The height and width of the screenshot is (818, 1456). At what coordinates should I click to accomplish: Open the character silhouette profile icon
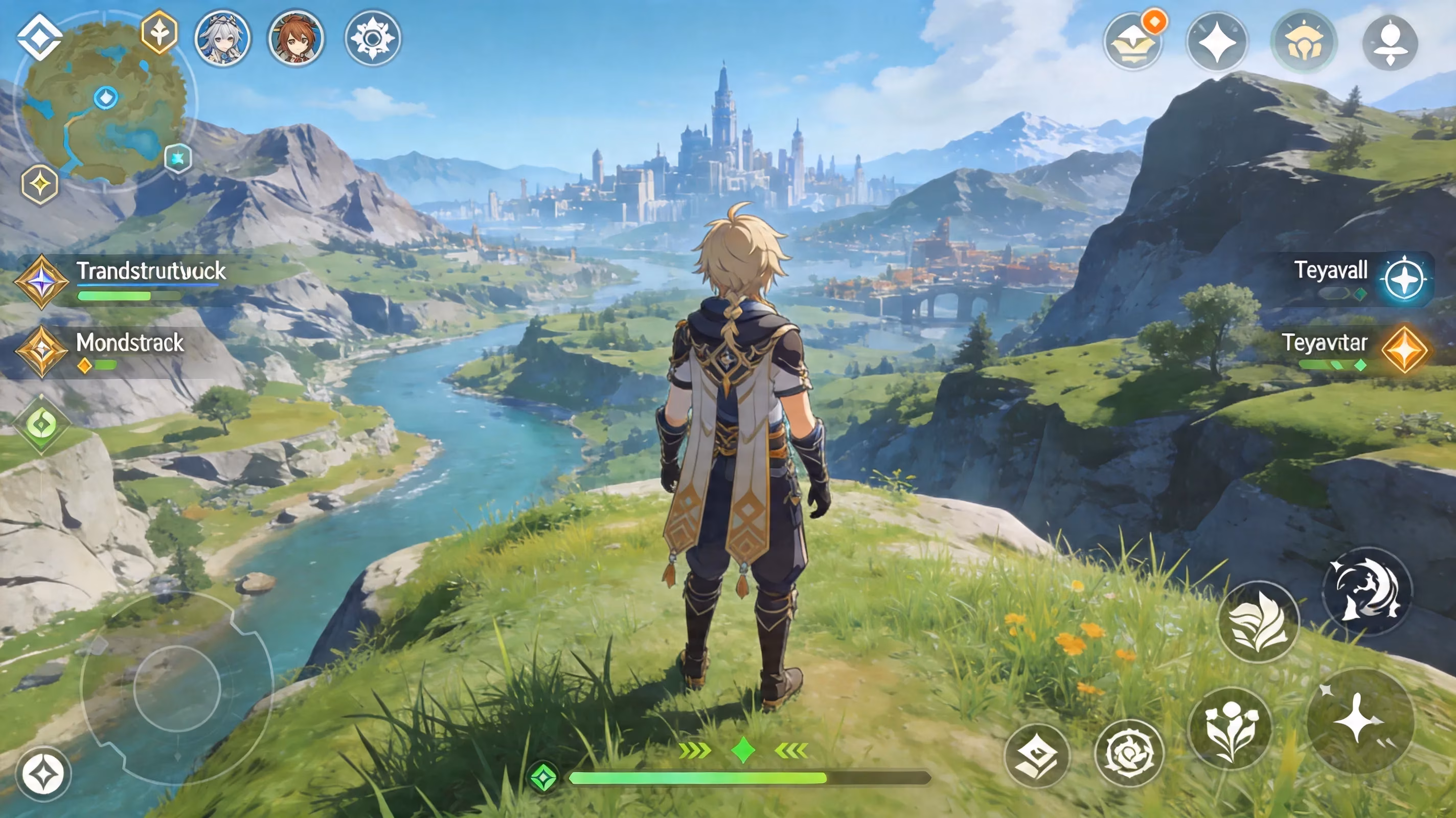pos(1390,42)
